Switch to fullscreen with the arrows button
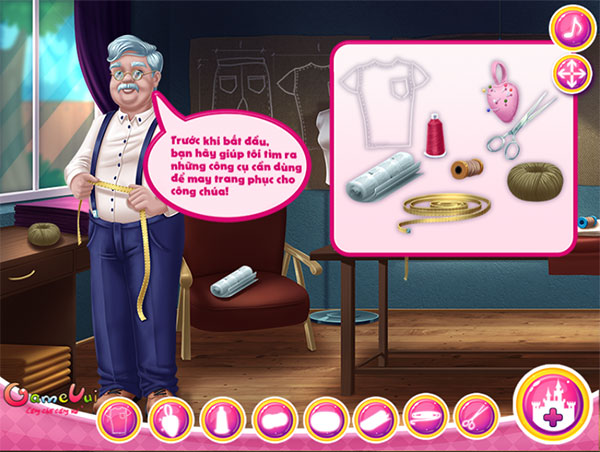This screenshot has width=600, height=452. tap(571, 73)
